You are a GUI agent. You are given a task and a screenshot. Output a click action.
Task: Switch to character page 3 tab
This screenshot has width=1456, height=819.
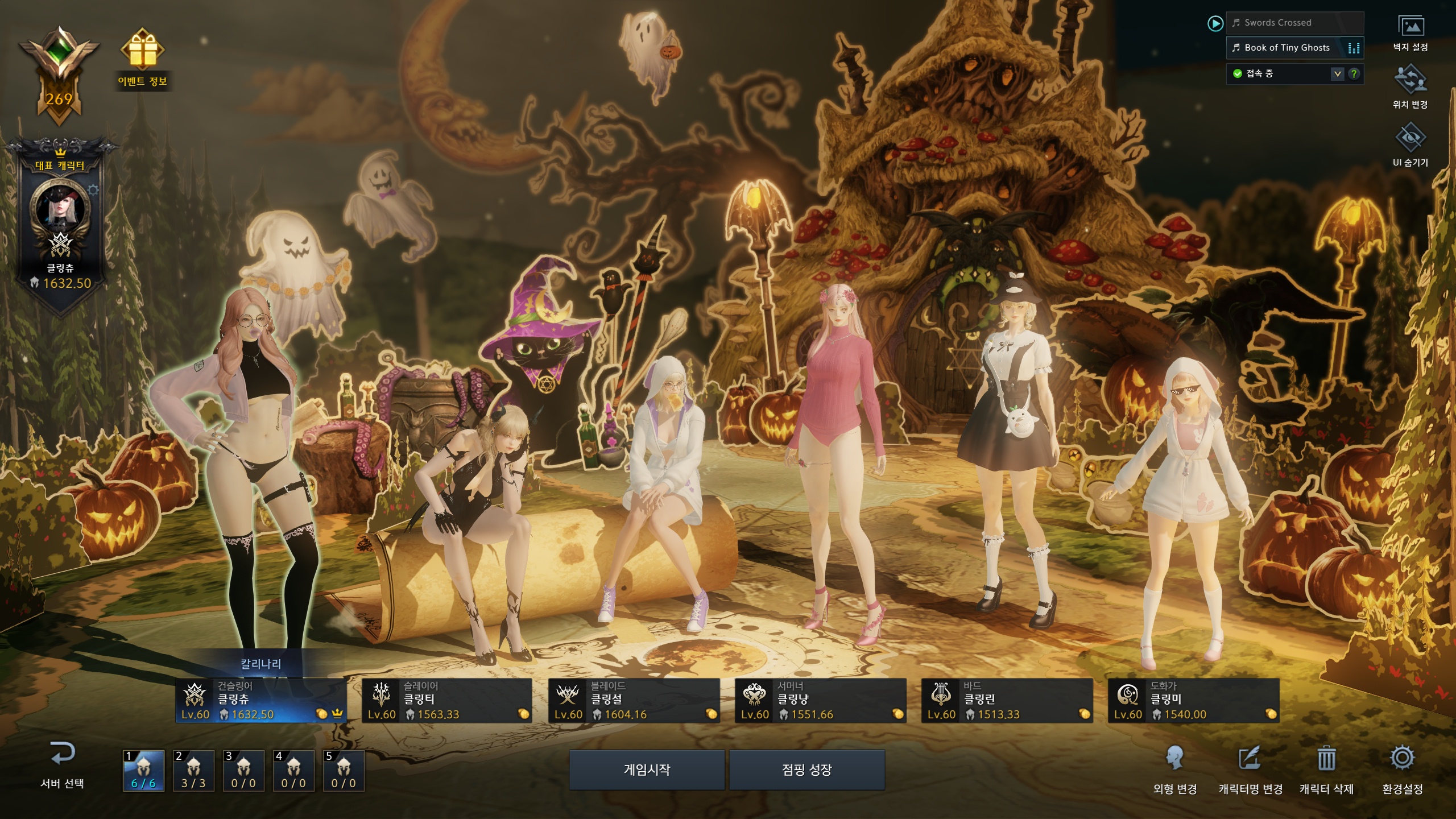243,771
